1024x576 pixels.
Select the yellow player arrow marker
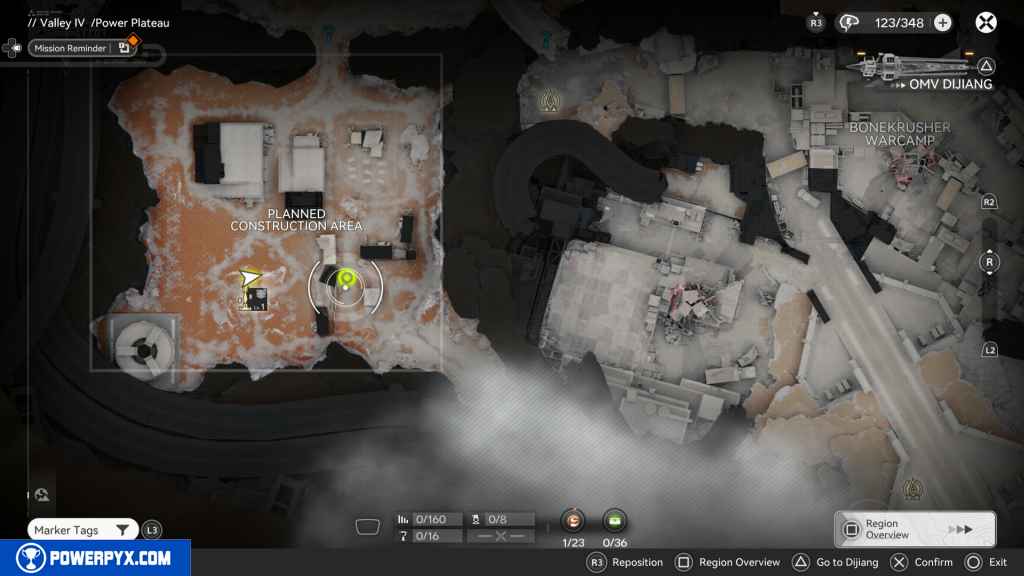click(x=250, y=275)
